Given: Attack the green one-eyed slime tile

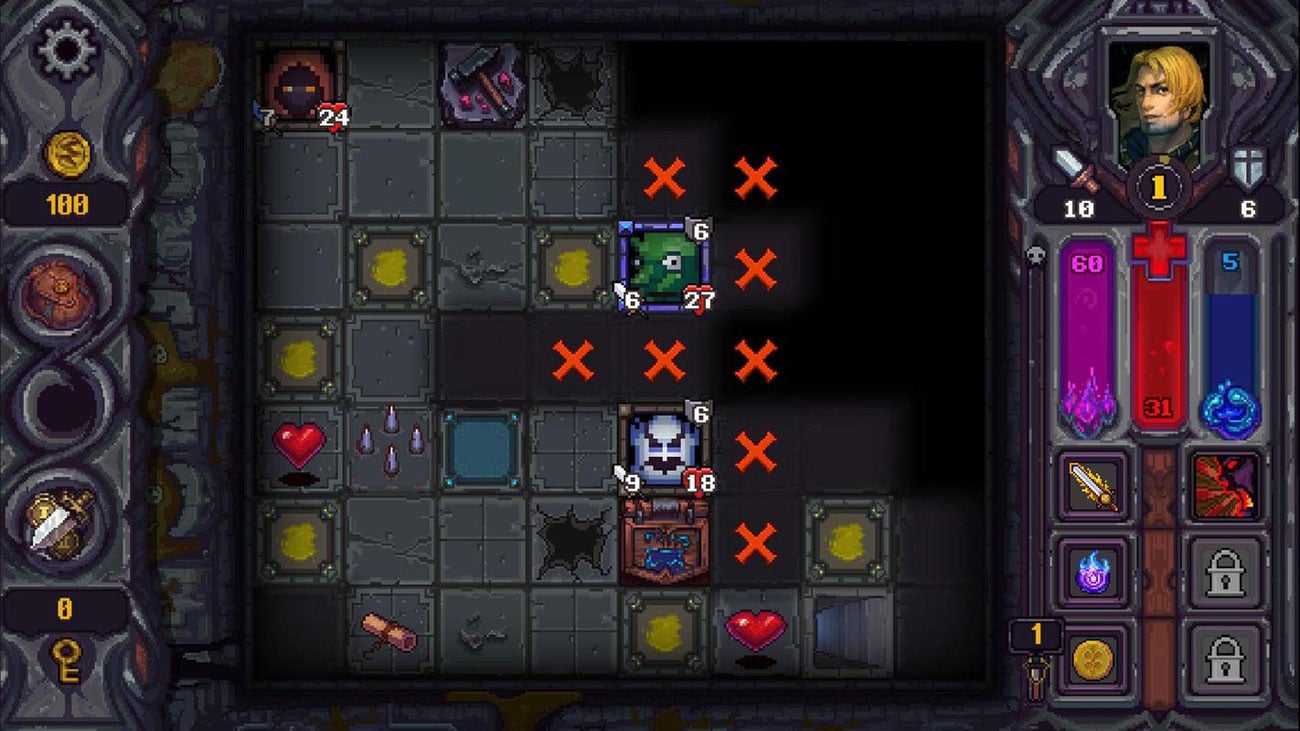Looking at the screenshot, I should point(664,268).
